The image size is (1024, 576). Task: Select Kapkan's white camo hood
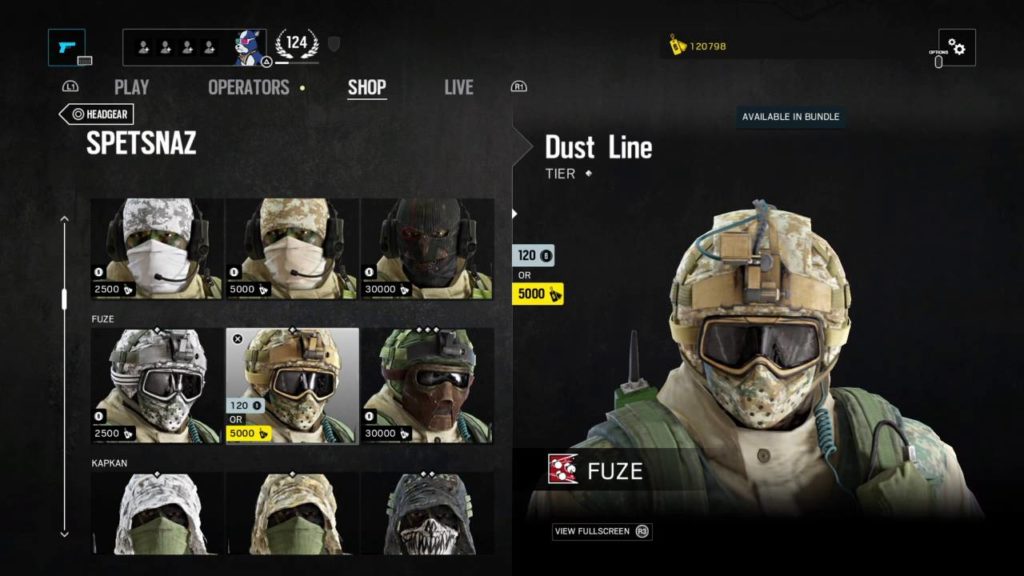(157, 513)
